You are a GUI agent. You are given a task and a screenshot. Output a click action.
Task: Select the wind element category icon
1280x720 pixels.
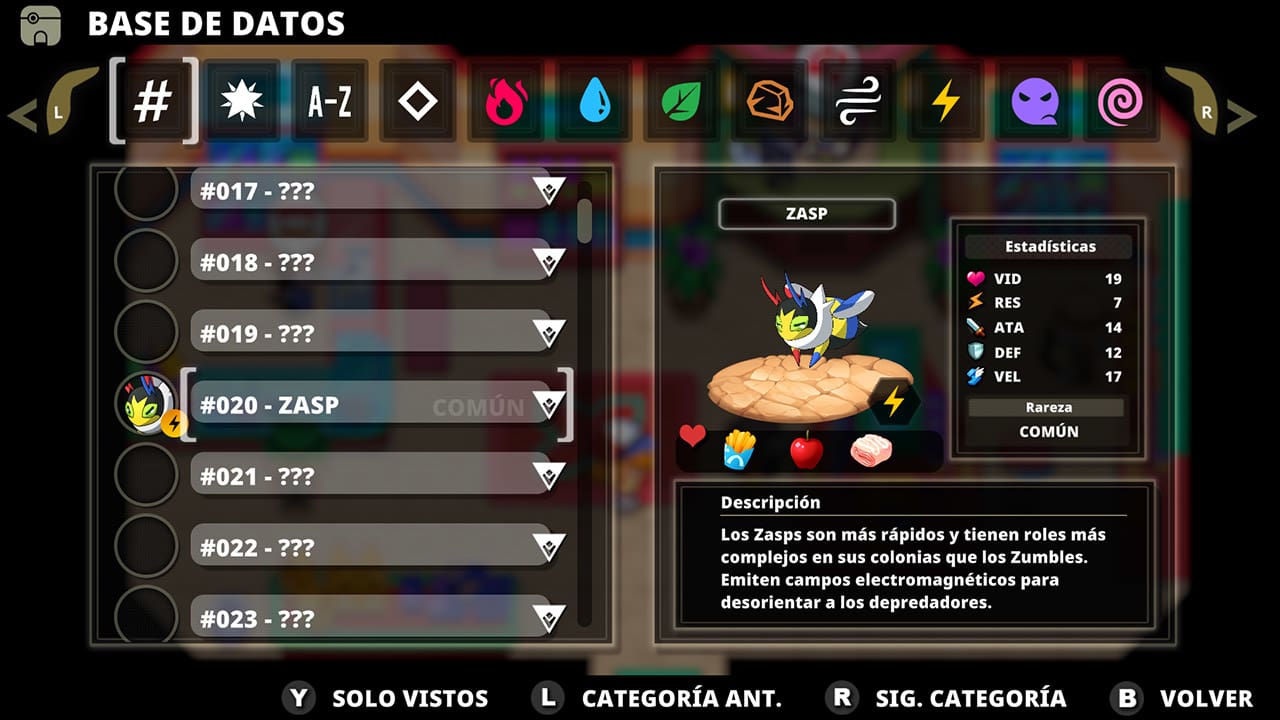pyautogui.click(x=858, y=100)
